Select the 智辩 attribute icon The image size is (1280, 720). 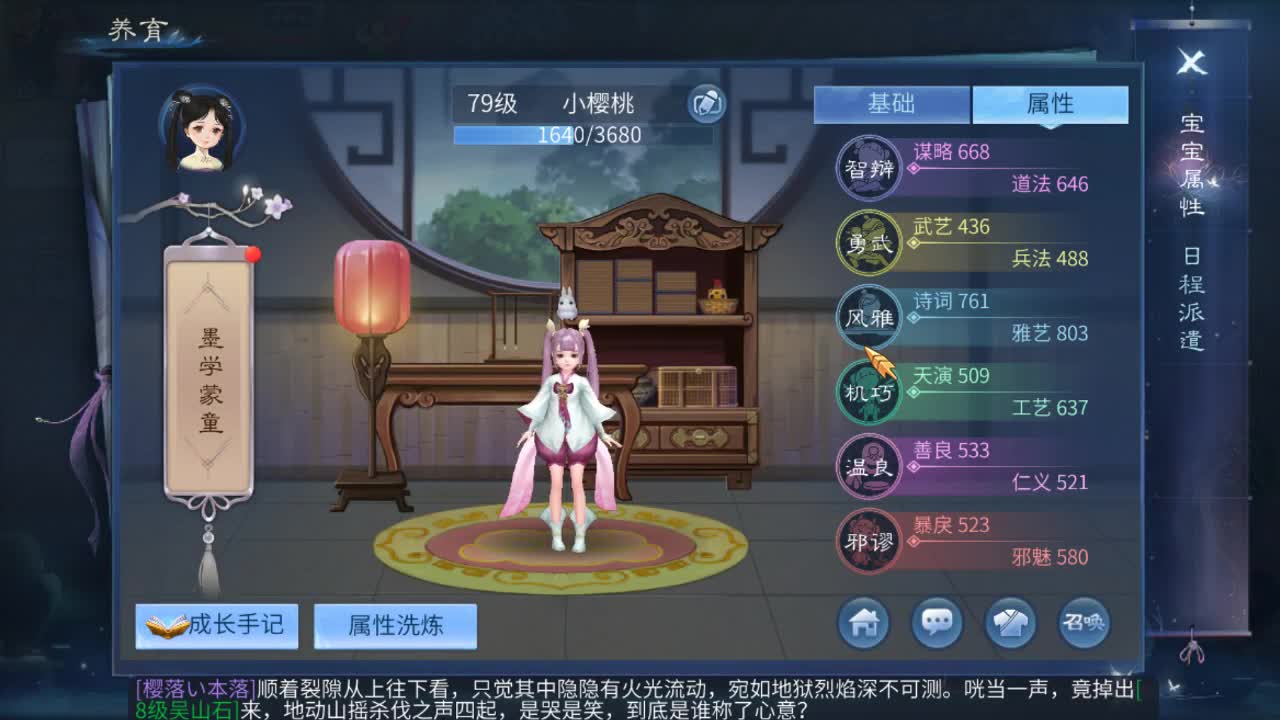tap(868, 168)
